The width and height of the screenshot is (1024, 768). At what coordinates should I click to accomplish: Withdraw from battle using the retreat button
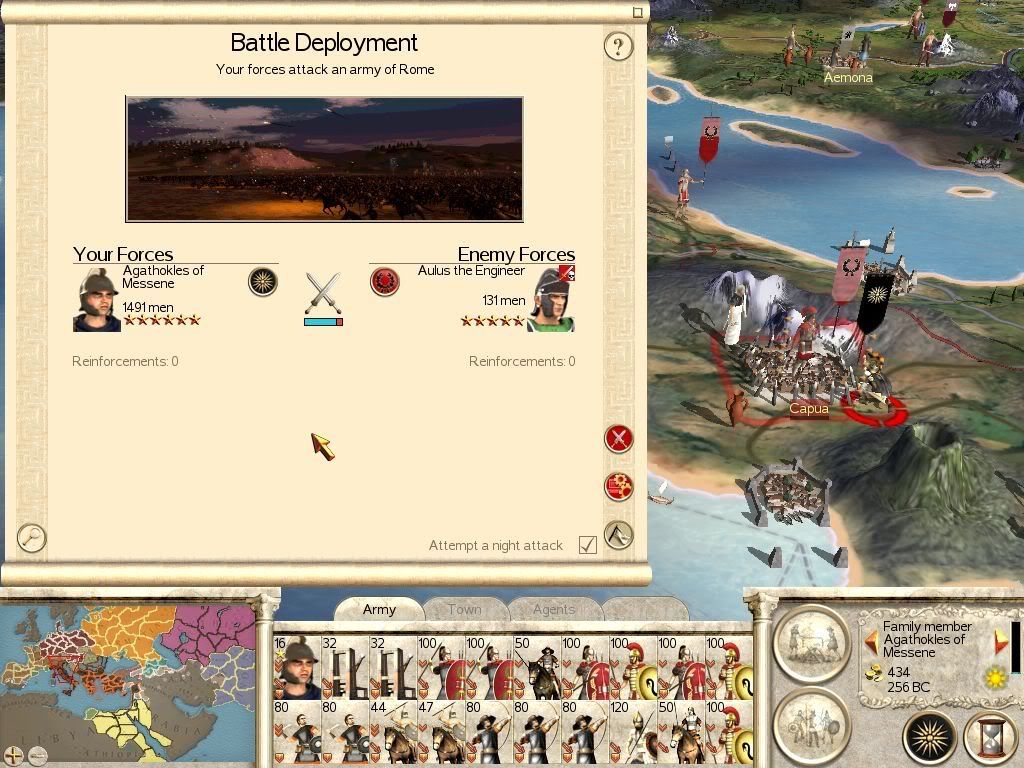(x=619, y=535)
